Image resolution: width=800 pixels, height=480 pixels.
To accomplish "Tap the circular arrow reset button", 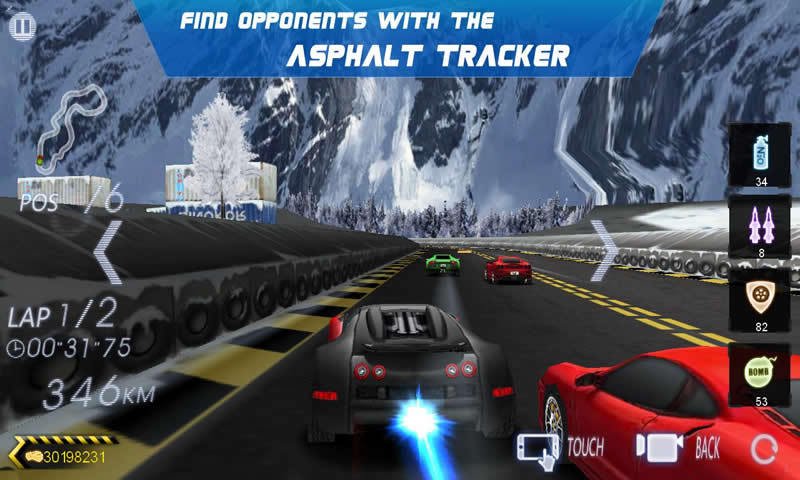I will (763, 449).
